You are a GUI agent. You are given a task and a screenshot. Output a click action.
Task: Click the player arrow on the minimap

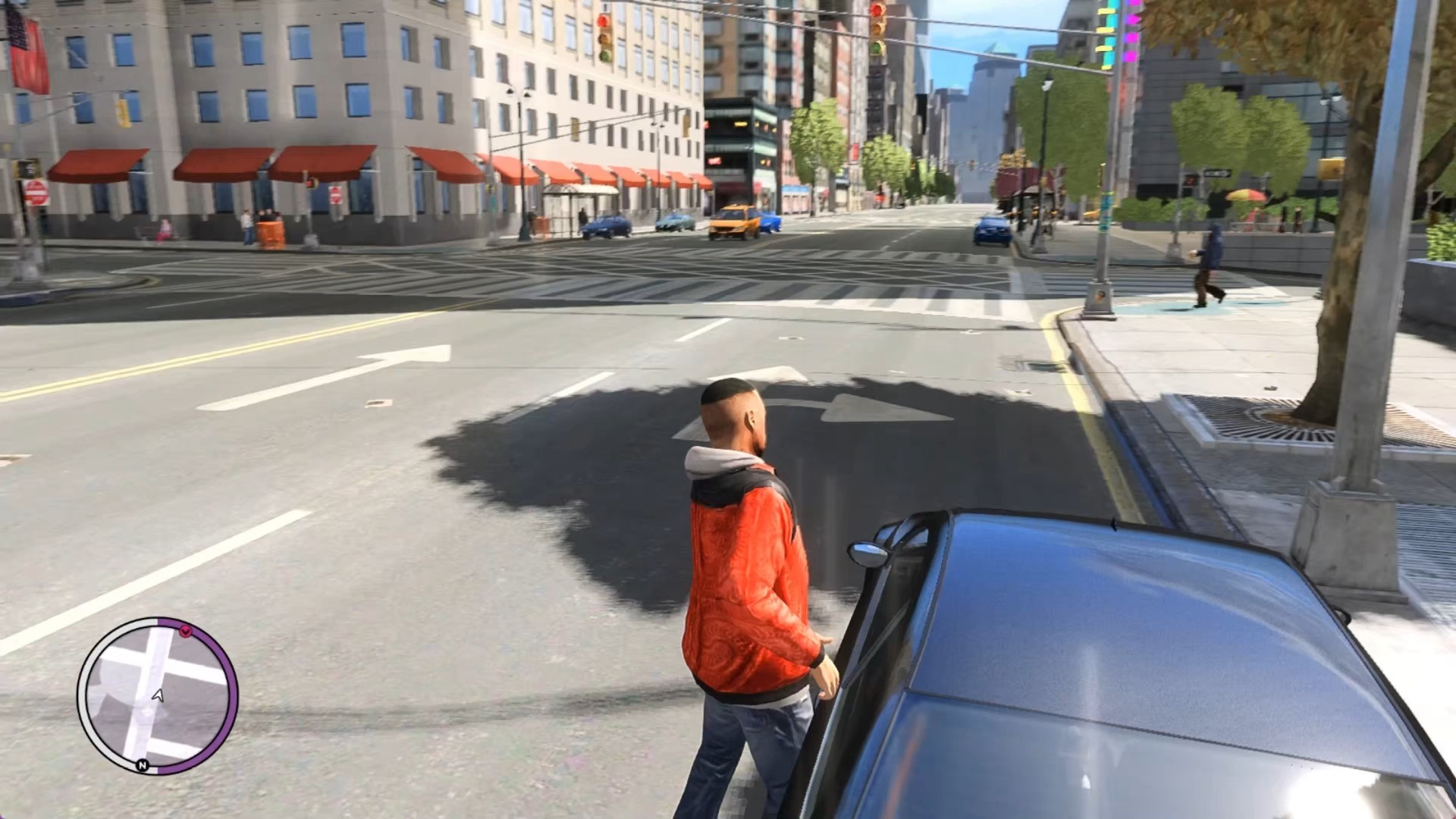158,695
